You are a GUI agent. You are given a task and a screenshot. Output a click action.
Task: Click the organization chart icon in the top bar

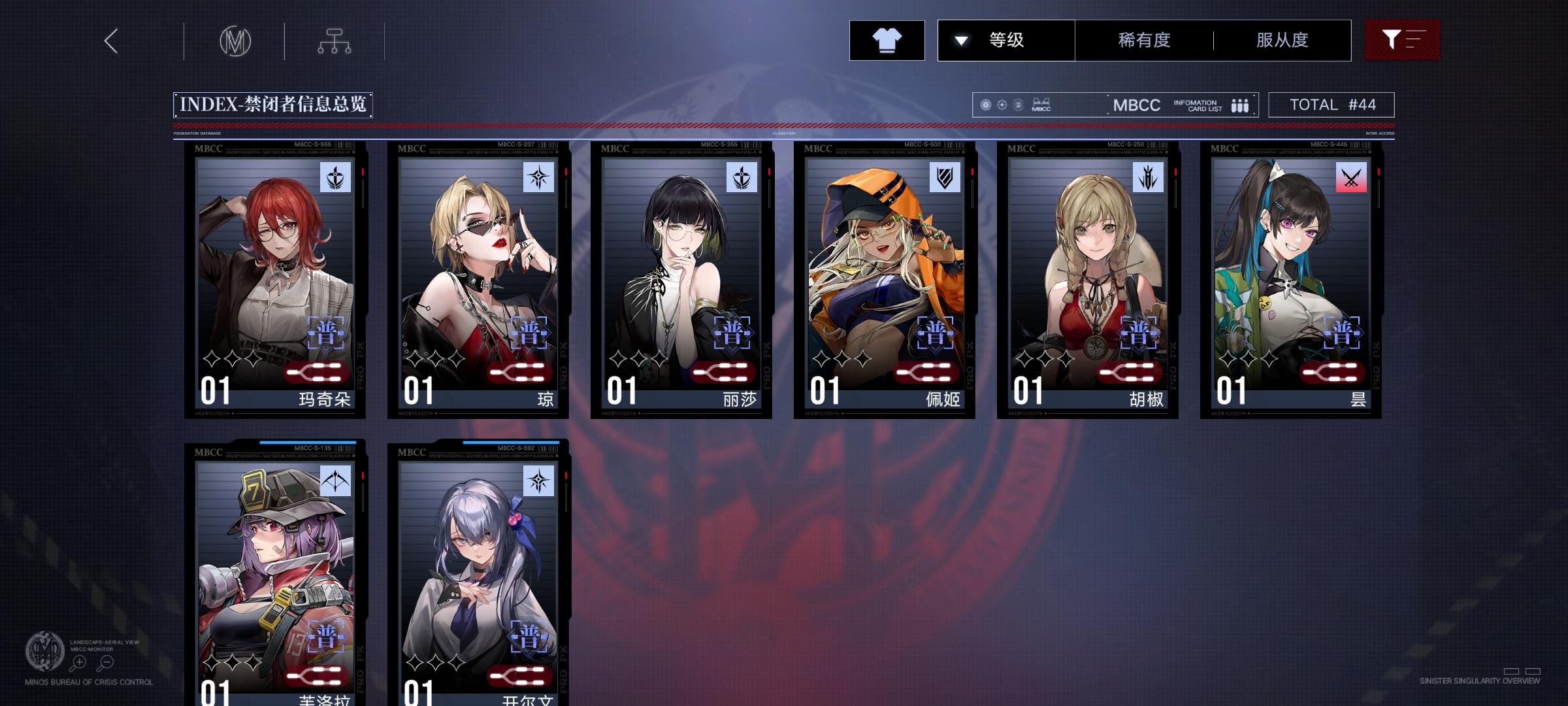coord(335,40)
